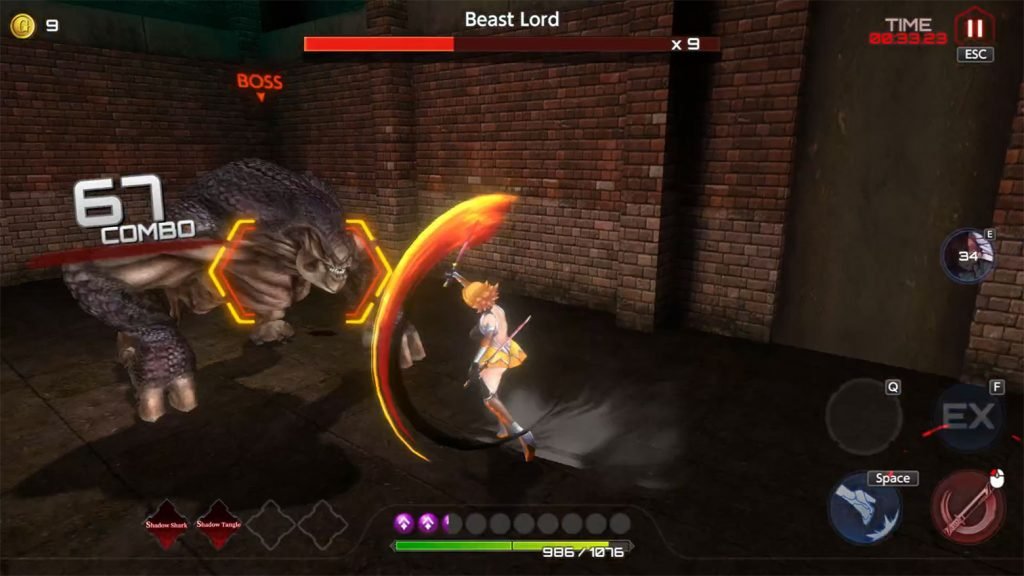Screen dimensions: 1024x576
Task: Activate the EX special skill
Action: click(967, 416)
